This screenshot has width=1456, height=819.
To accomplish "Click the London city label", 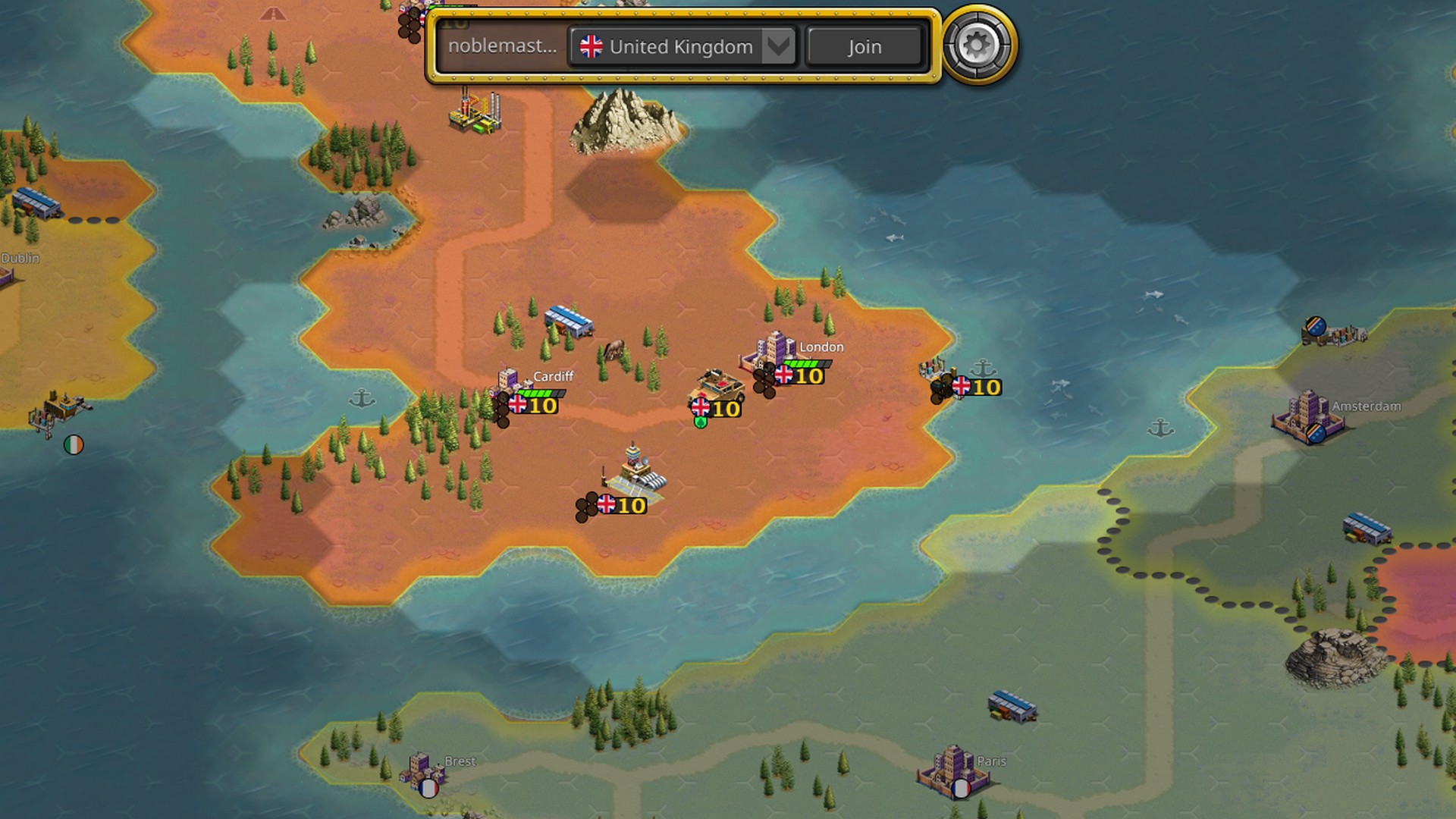I will tap(821, 347).
